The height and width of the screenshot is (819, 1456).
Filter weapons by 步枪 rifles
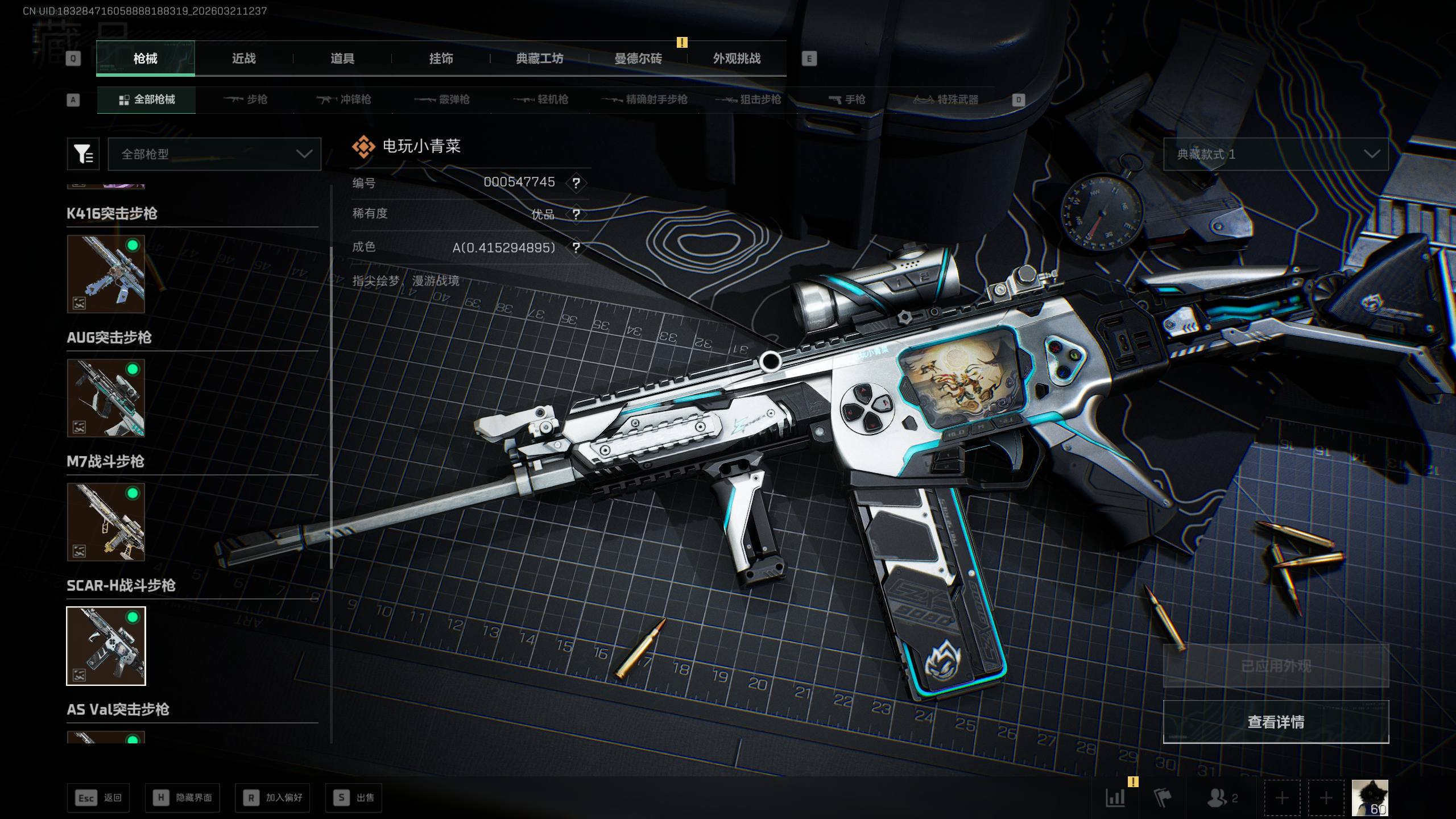click(x=246, y=100)
